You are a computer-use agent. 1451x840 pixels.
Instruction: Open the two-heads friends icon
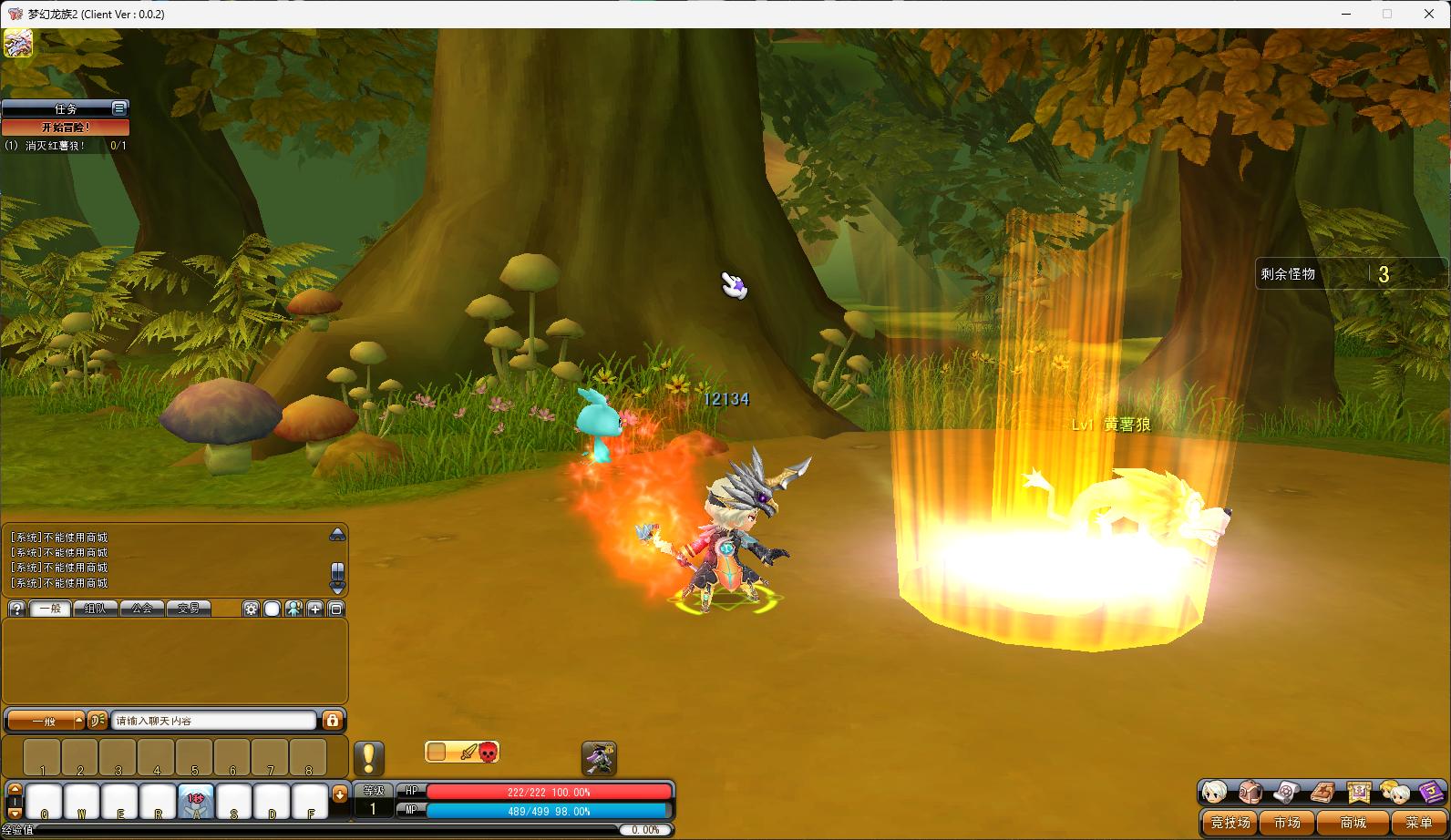(x=1394, y=792)
